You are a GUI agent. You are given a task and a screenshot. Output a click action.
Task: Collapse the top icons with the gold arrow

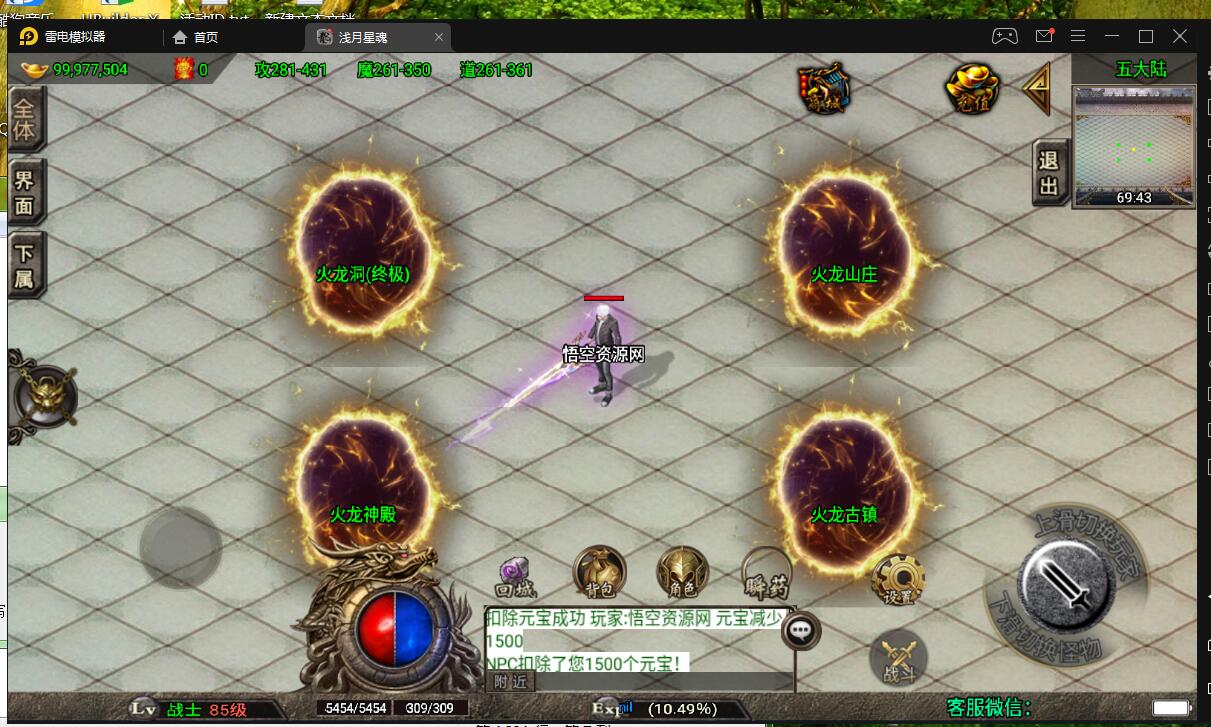(x=1036, y=89)
